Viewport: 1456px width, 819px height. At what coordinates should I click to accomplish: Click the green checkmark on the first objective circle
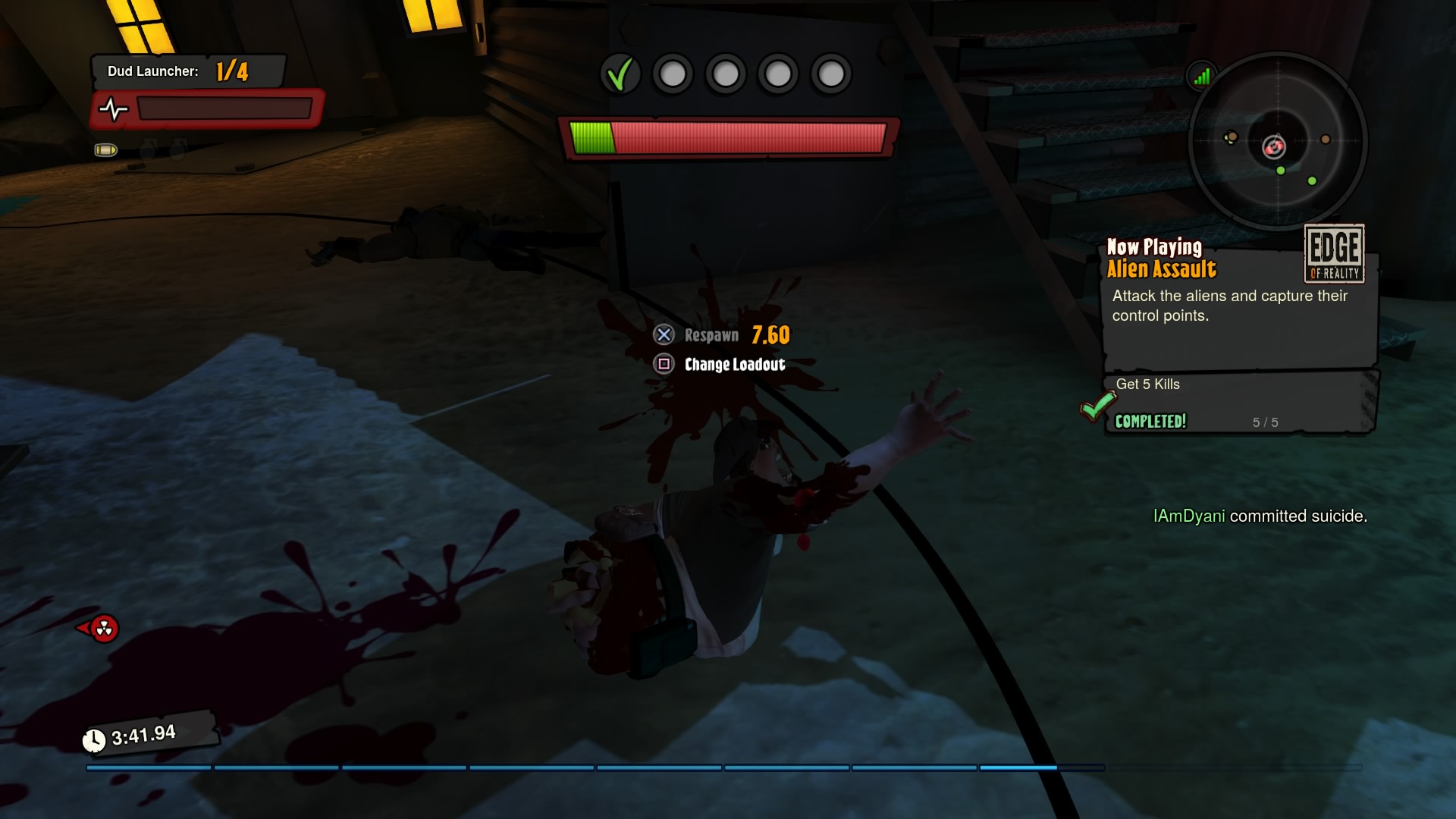(x=621, y=74)
